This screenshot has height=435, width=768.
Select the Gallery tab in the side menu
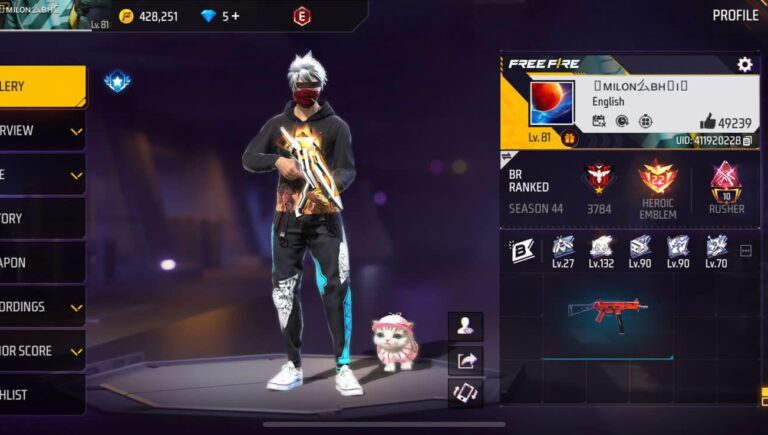[x=42, y=87]
